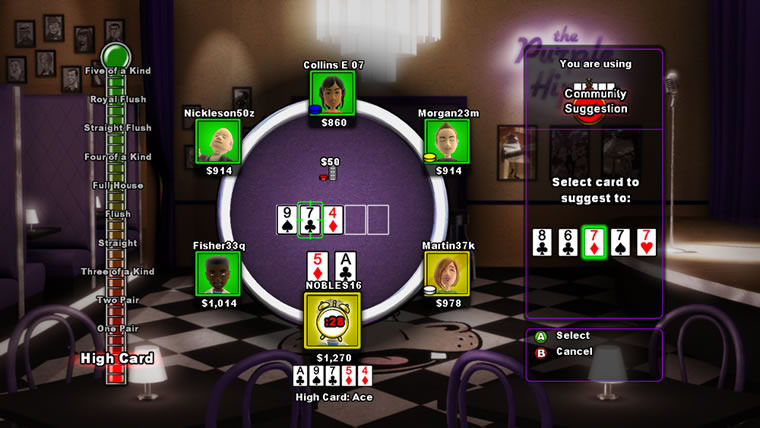The height and width of the screenshot is (428, 760).
Task: Select player Martin37k's avatar
Action: (447, 274)
